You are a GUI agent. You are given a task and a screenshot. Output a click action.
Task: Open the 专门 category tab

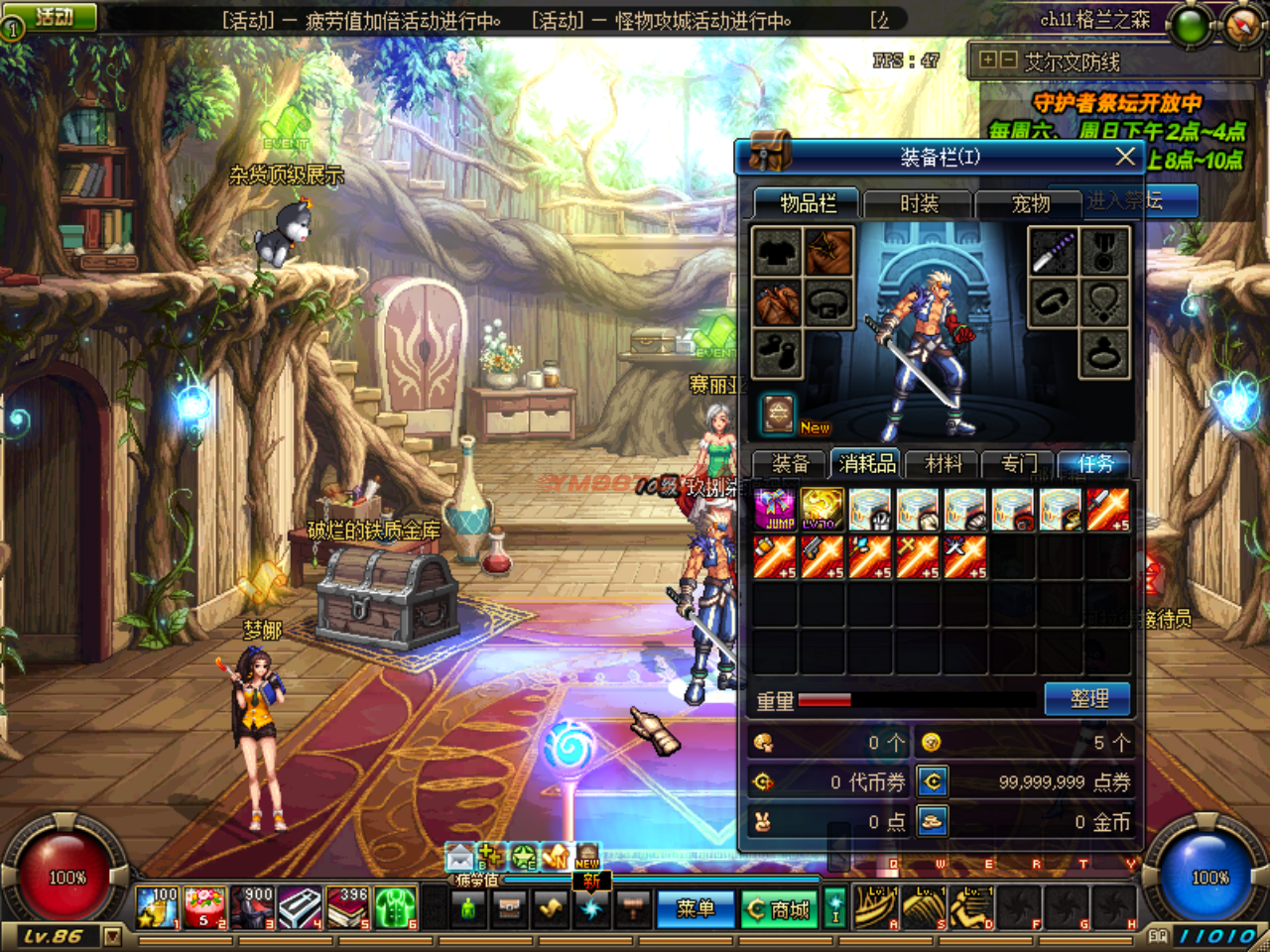coord(1019,463)
